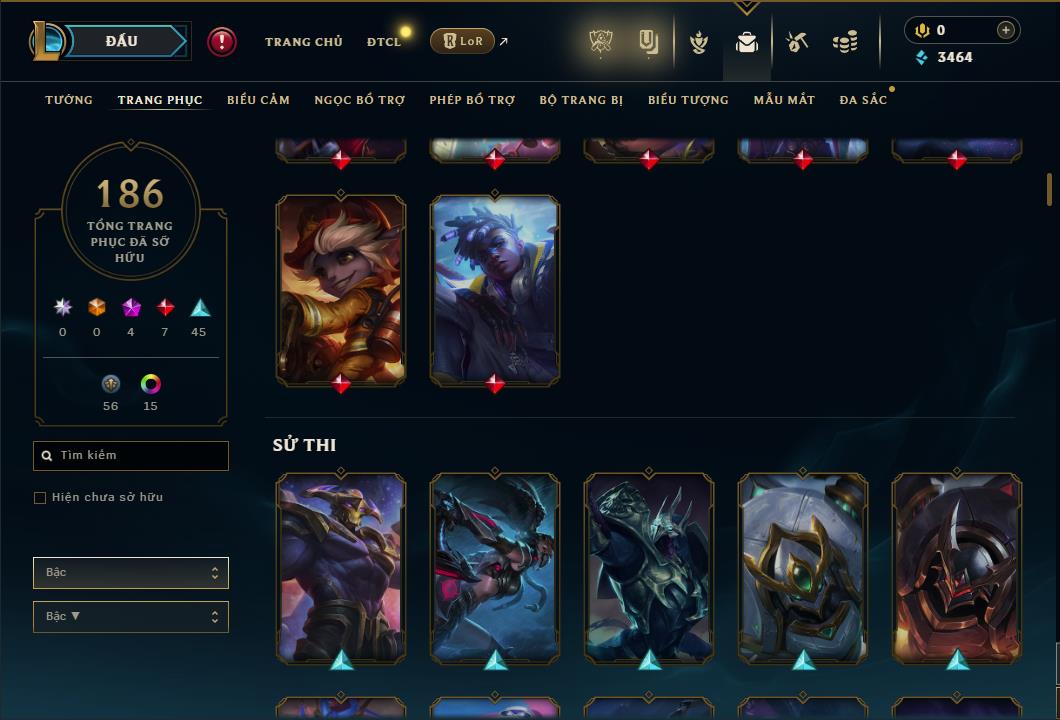The image size is (1060, 720).
Task: Select the Ekko headphones skin card
Action: click(x=495, y=290)
